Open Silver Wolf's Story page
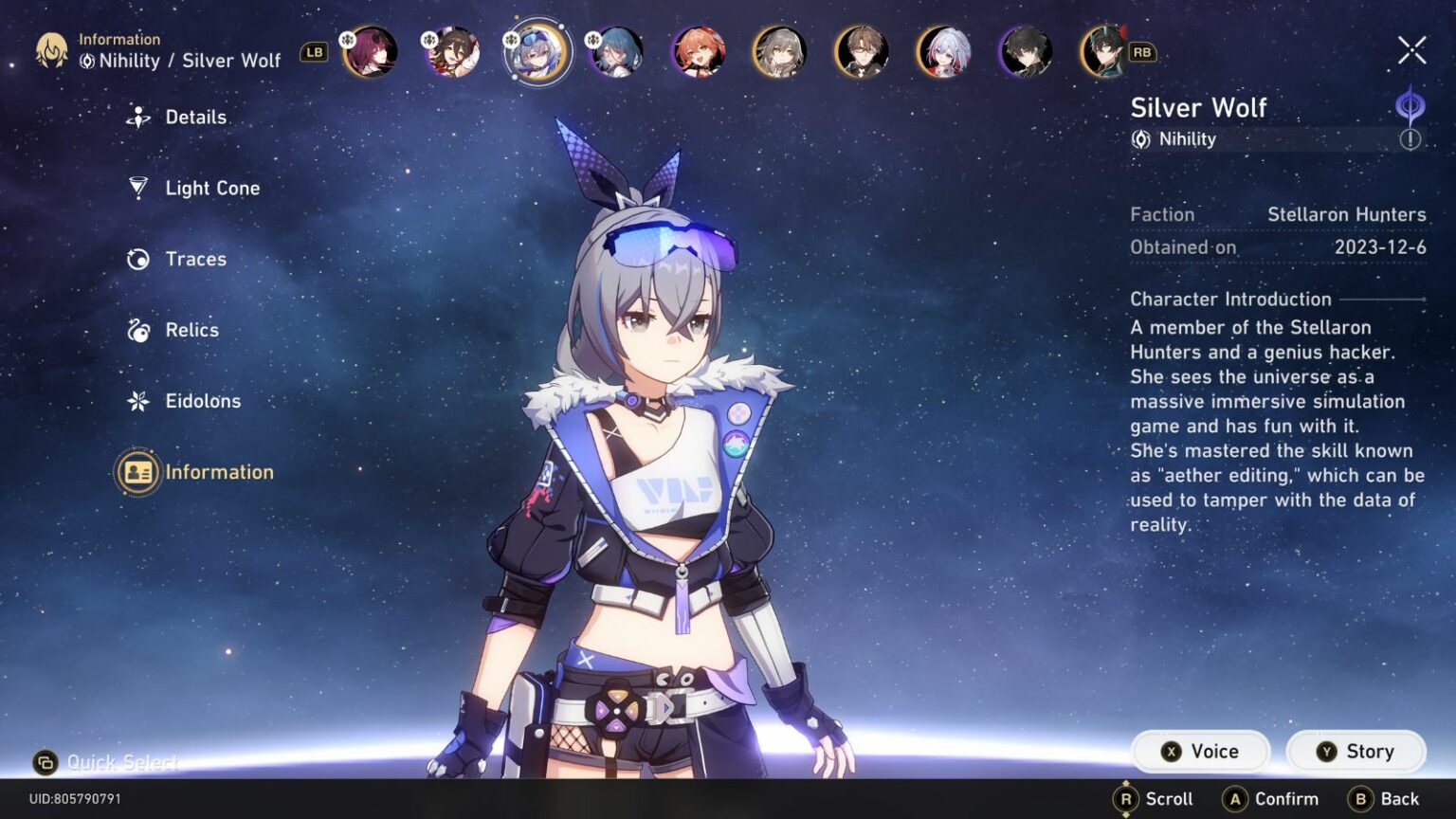1456x819 pixels. pos(1356,752)
